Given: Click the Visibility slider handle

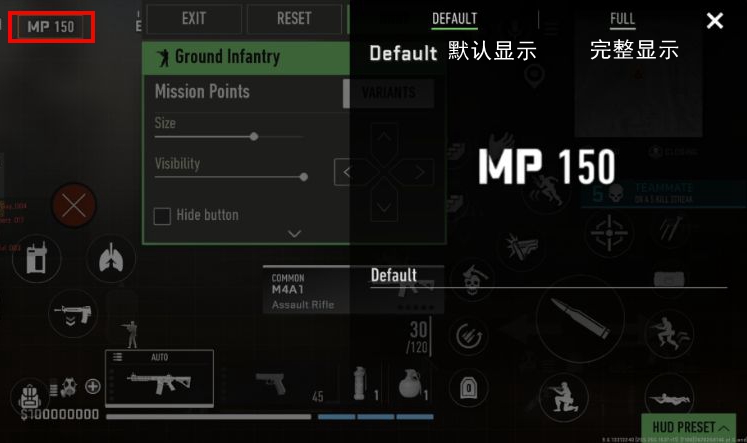Looking at the screenshot, I should tap(303, 176).
